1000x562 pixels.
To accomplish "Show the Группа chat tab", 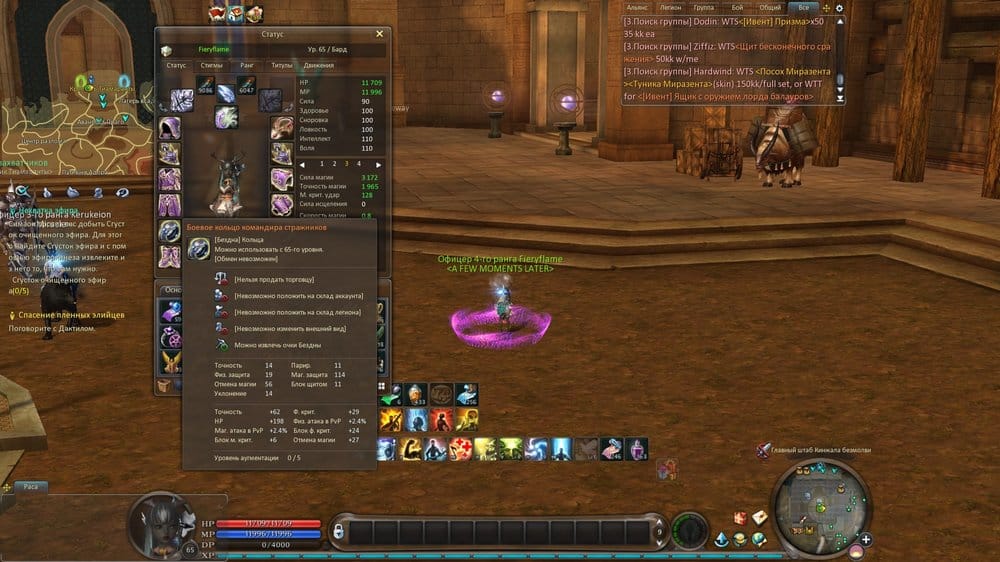I will (703, 7).
